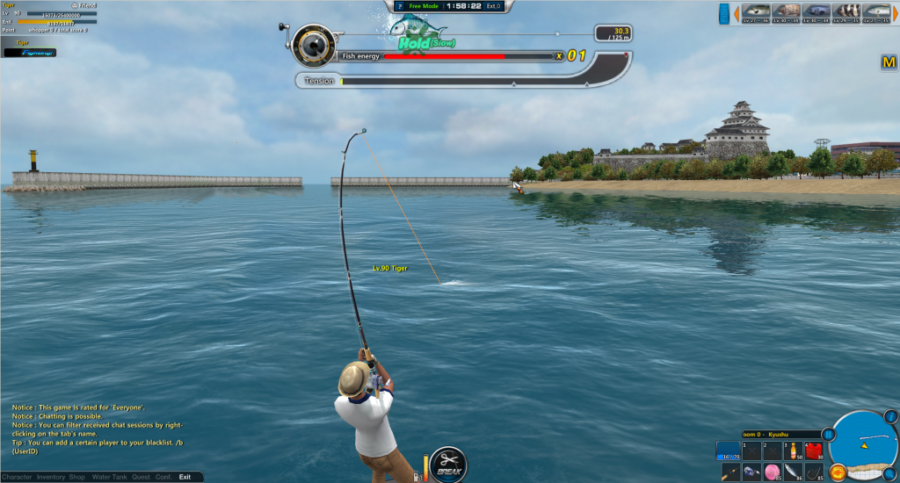Viewport: 900px width, 483px height.
Task: Show previous fish with the left orange arrow
Action: [736, 13]
